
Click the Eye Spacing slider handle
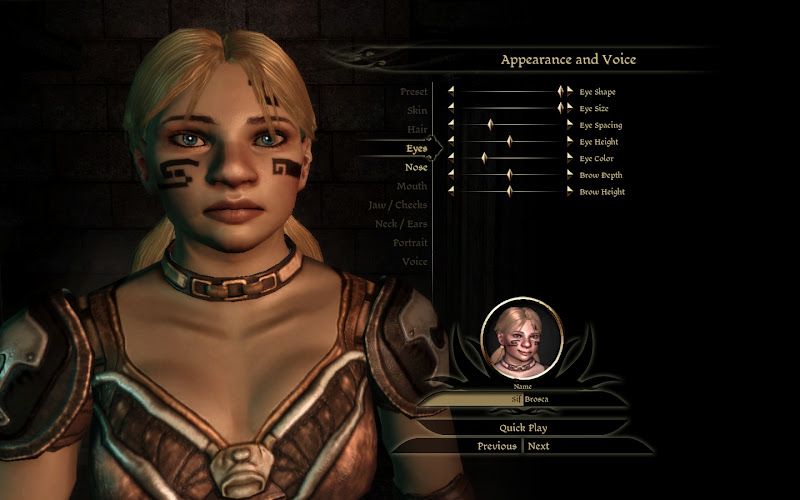[490, 125]
